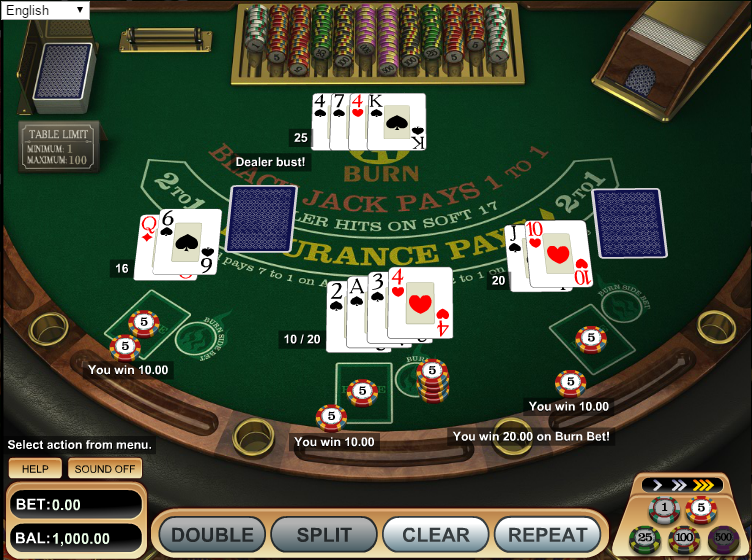
Task: Set game speed to double arrow
Action: (678, 486)
